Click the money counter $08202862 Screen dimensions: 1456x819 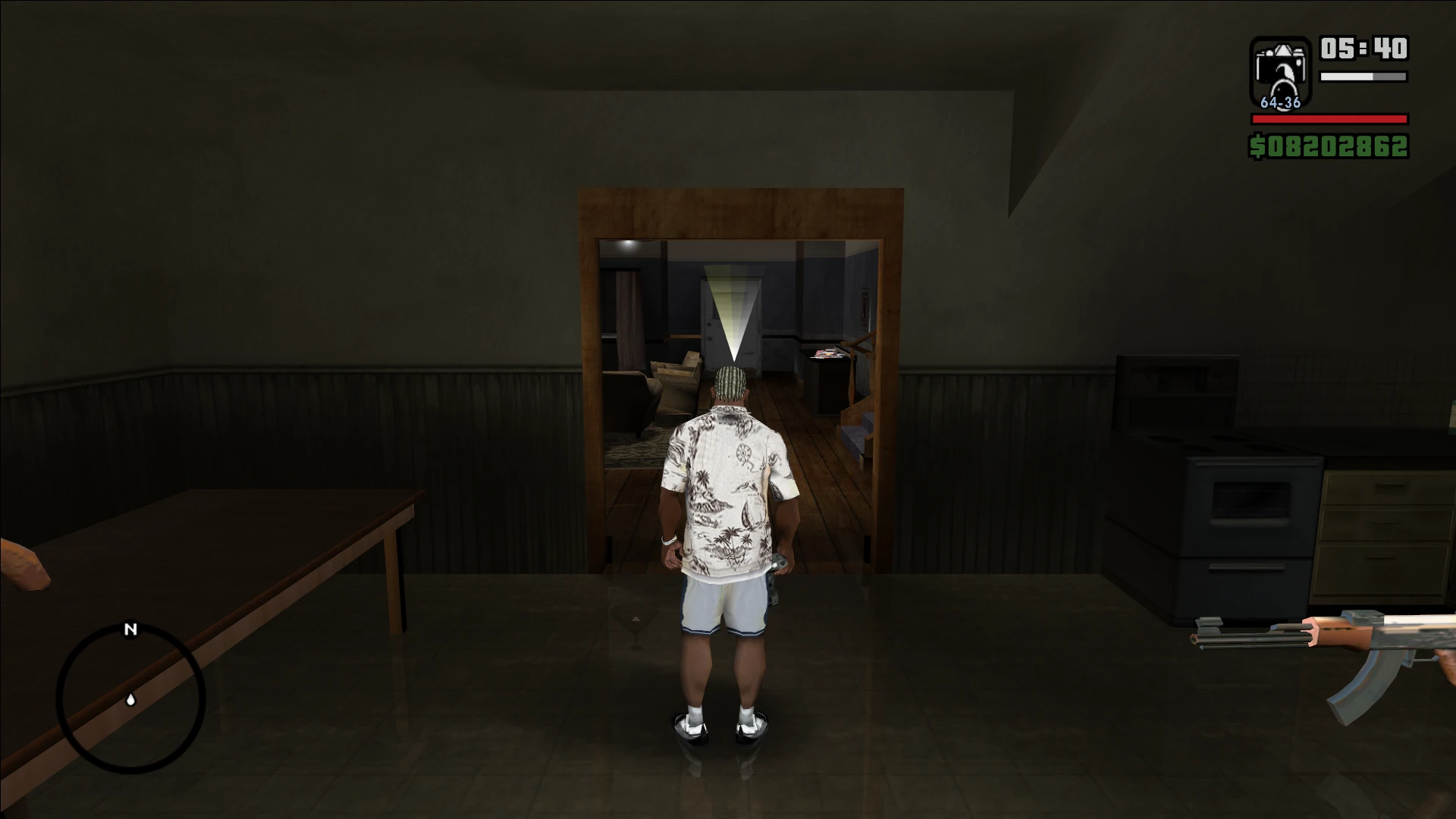coord(1329,146)
